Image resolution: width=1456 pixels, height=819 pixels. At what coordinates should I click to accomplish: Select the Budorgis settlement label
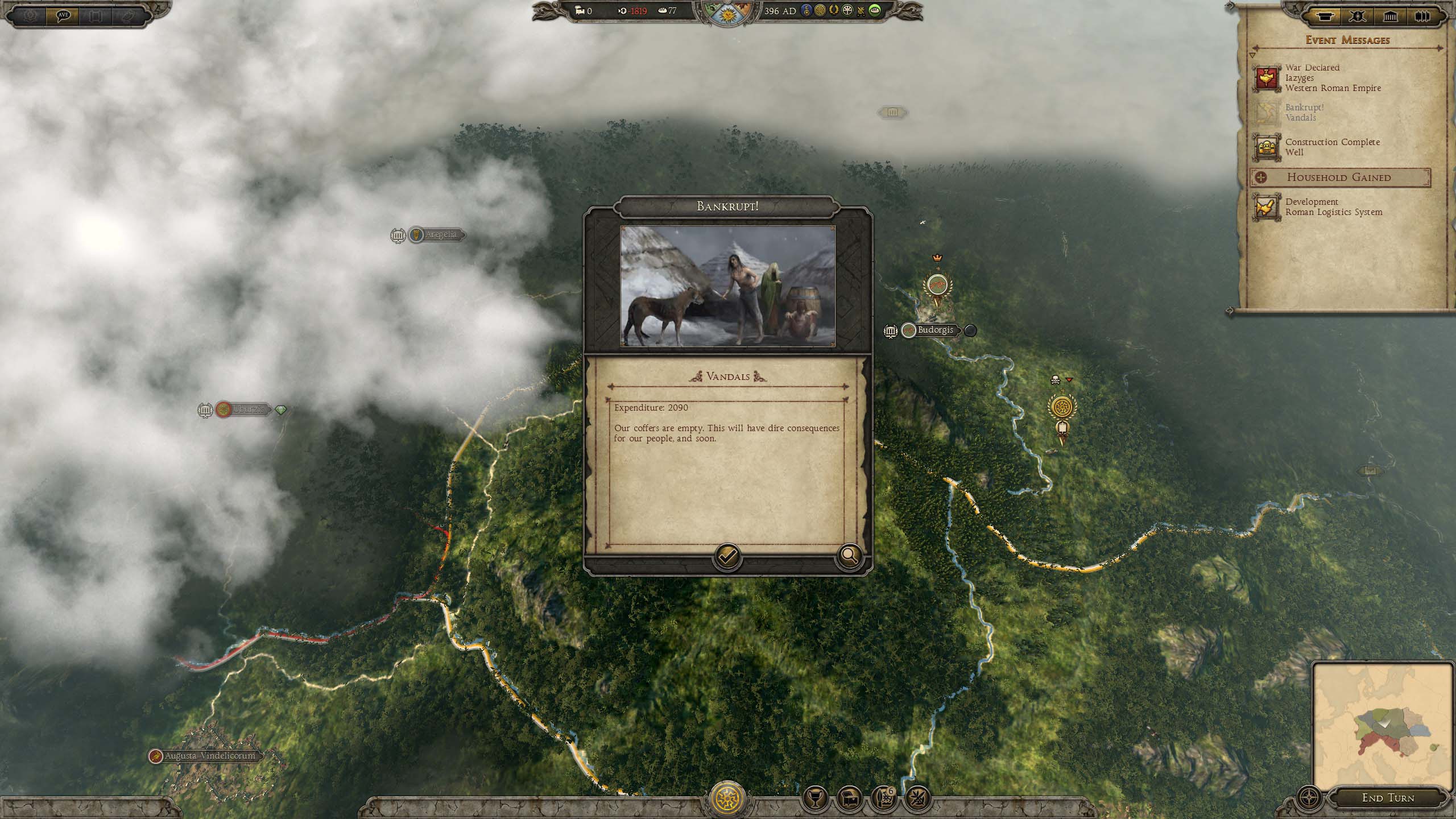pyautogui.click(x=935, y=330)
